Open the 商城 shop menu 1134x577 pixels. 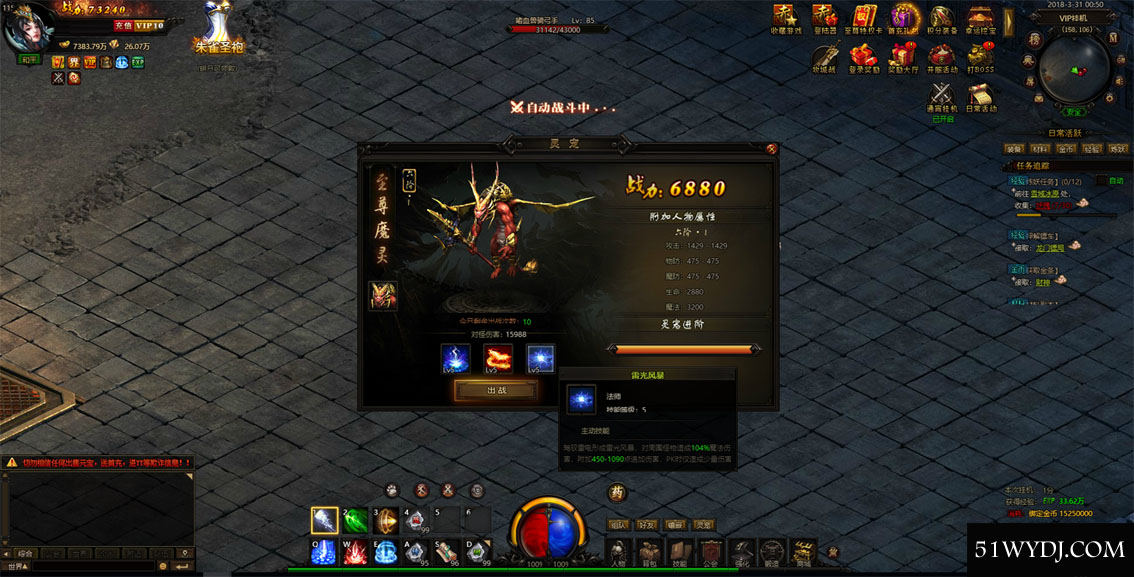click(803, 551)
